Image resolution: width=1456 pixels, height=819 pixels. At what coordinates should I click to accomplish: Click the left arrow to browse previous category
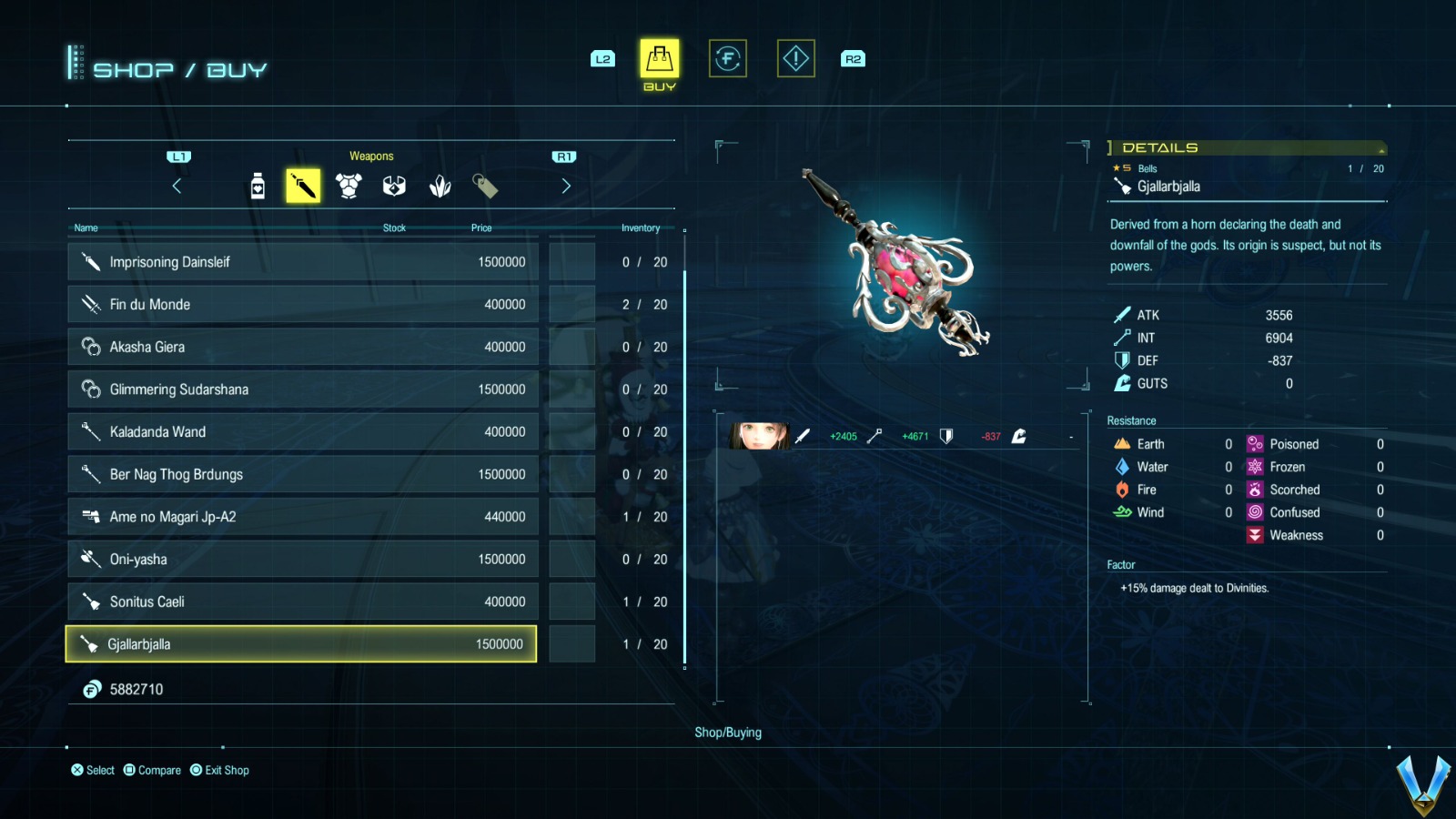178,185
